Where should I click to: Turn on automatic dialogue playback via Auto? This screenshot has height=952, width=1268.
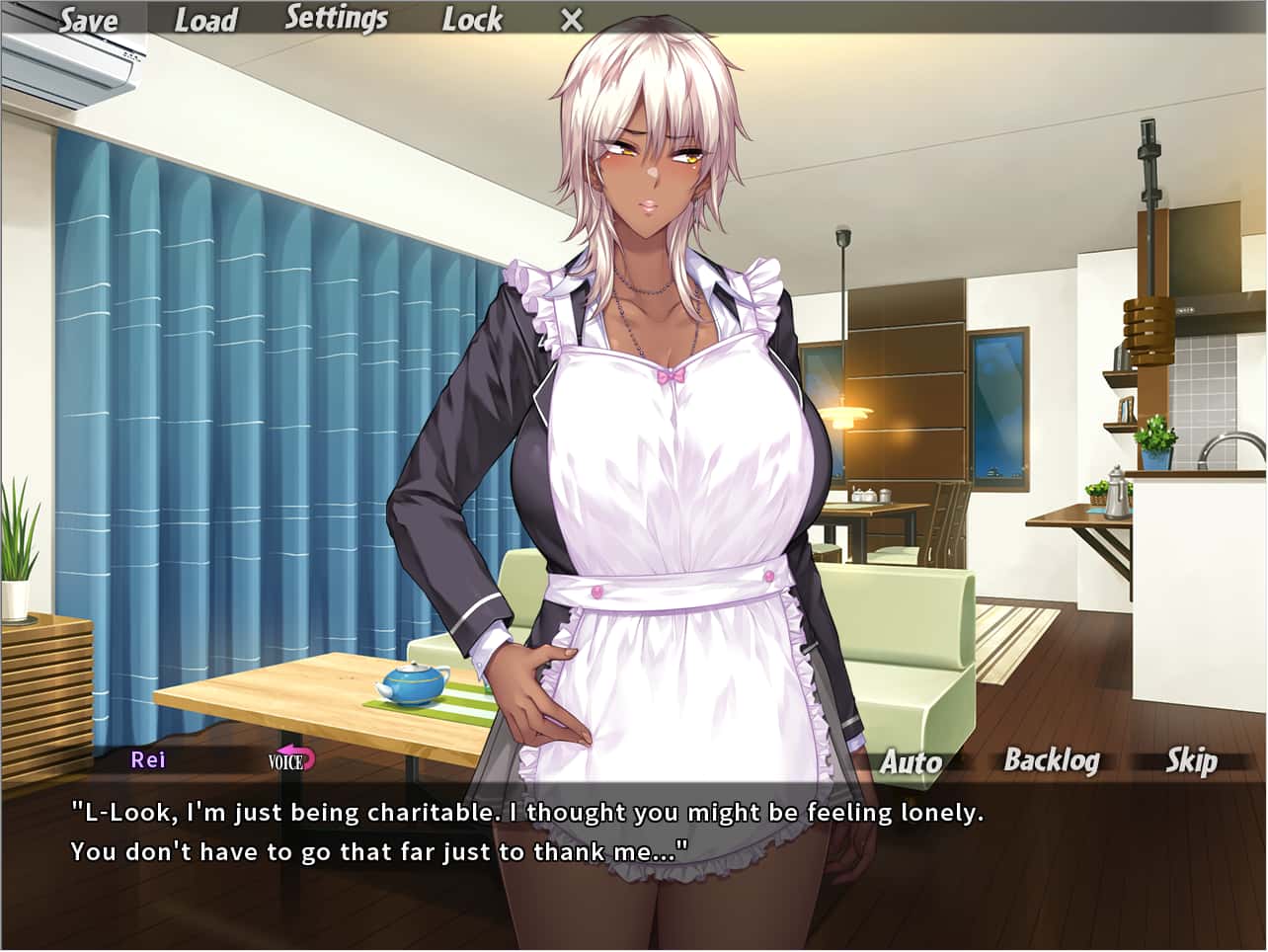tap(910, 761)
